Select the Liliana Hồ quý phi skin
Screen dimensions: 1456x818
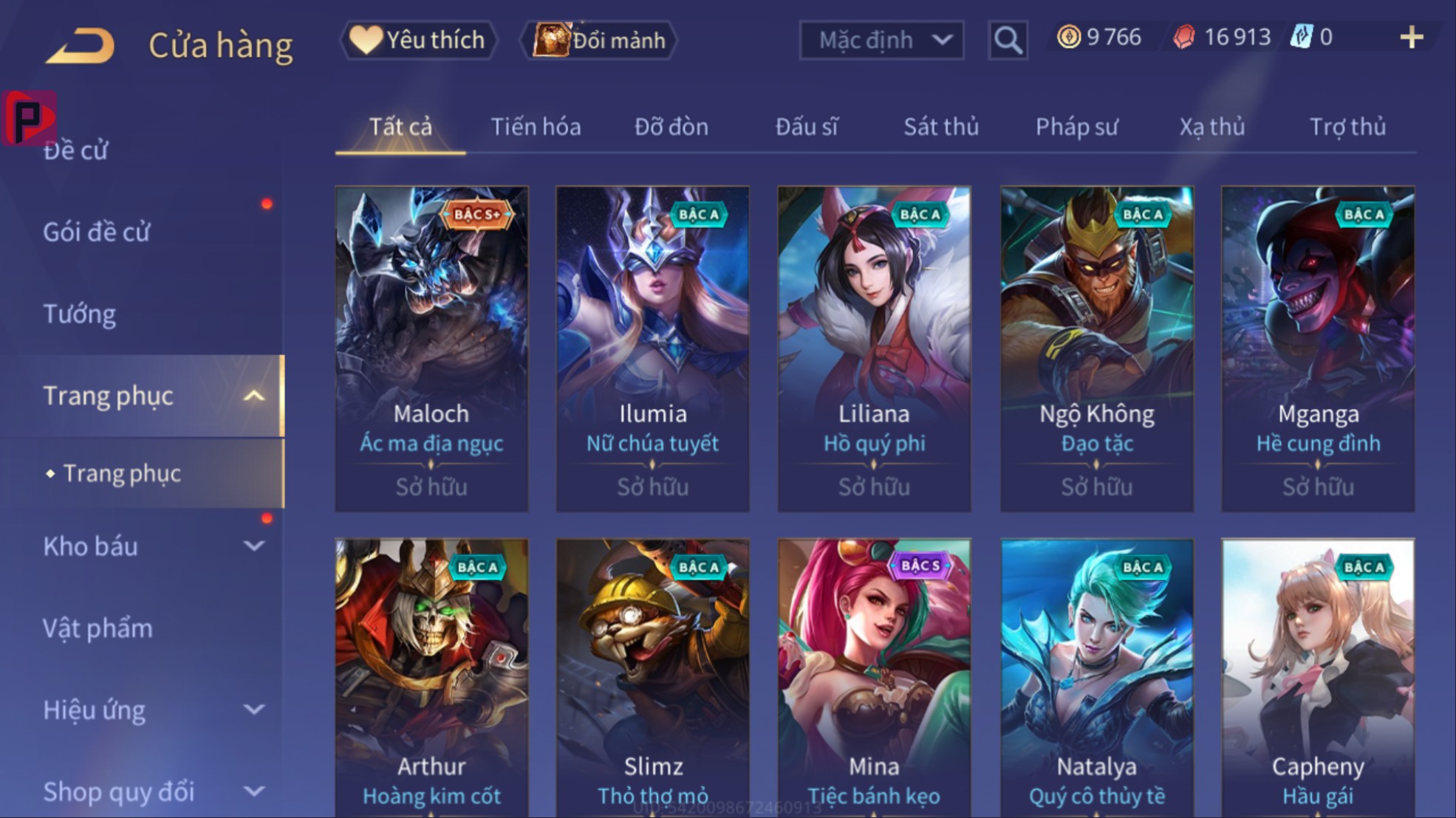(874, 348)
